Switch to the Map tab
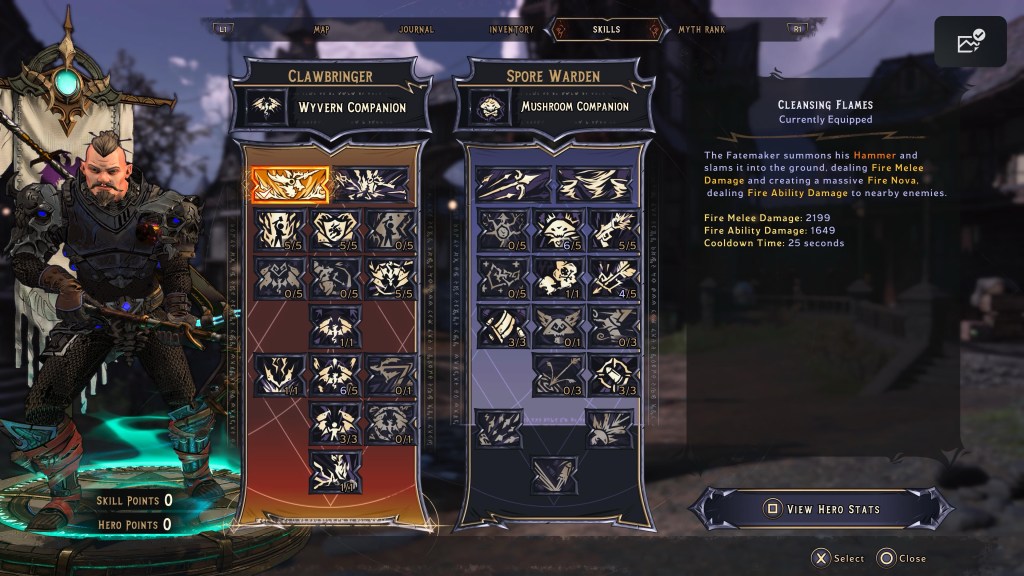Screen dimensions: 1024x576 pos(321,30)
